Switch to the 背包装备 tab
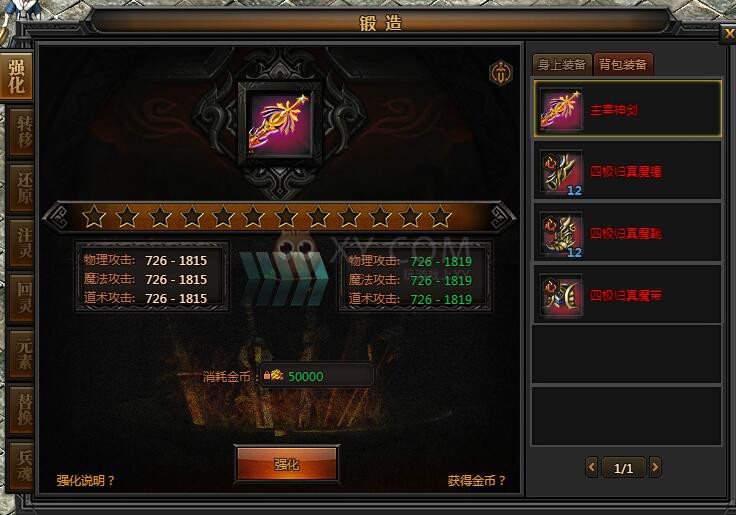This screenshot has height=515, width=736. [x=623, y=65]
